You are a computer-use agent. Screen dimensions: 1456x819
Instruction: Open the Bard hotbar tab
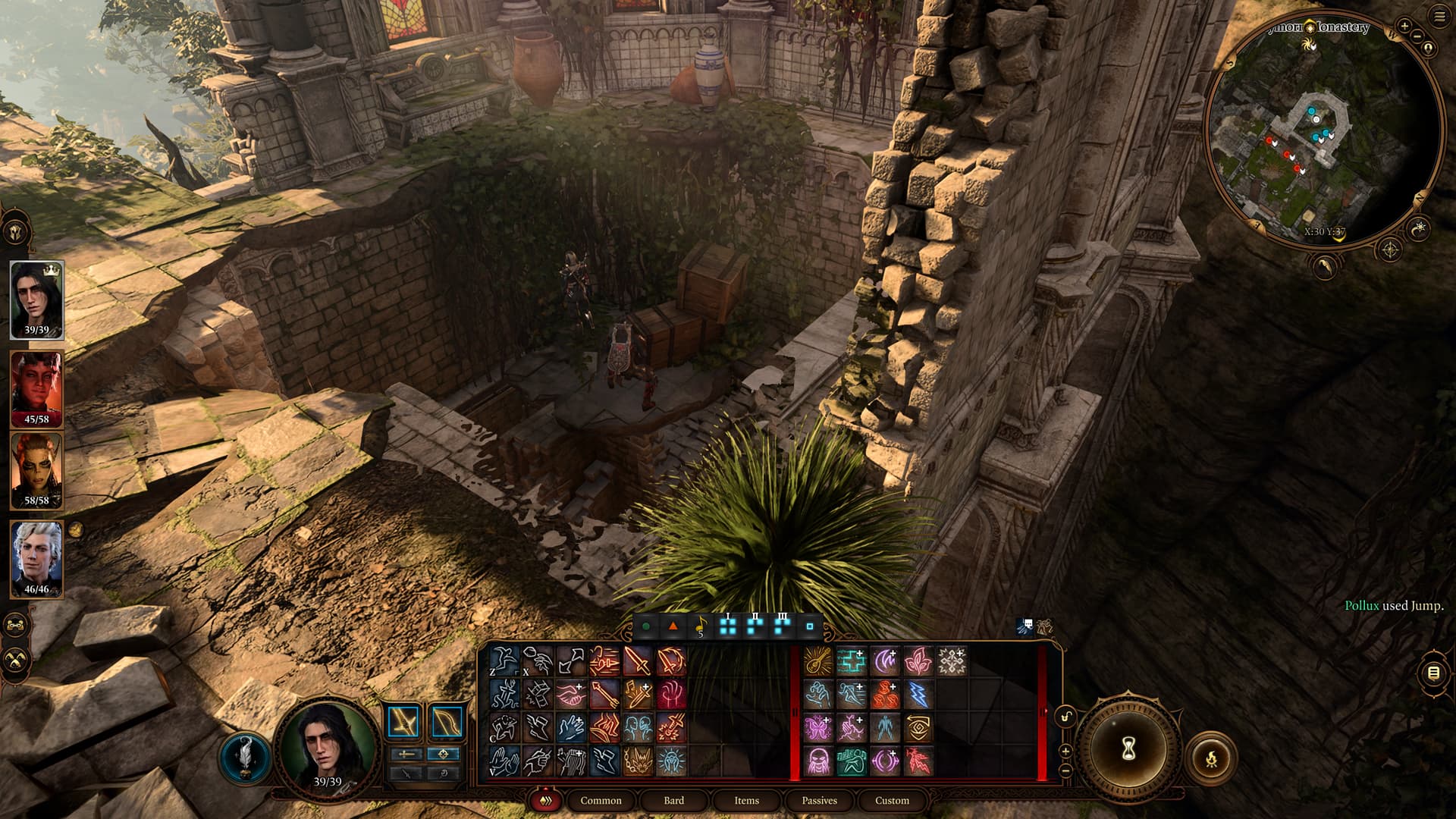click(673, 800)
